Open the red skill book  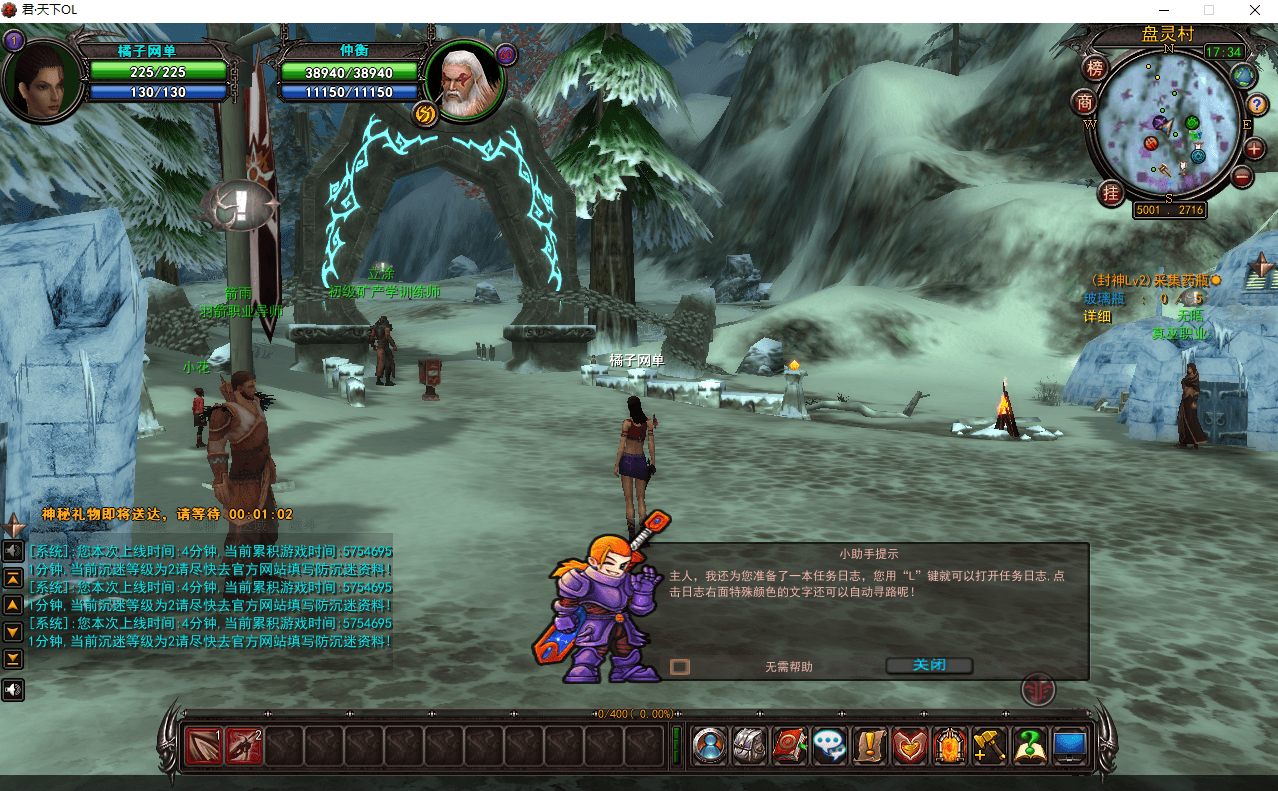pyautogui.click(x=789, y=746)
